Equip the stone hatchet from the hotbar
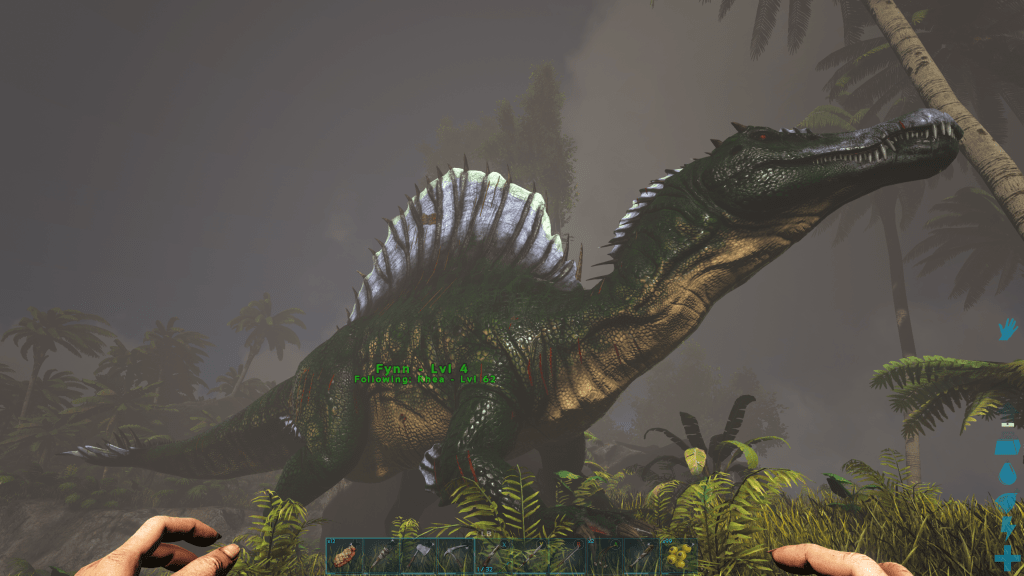 point(419,556)
